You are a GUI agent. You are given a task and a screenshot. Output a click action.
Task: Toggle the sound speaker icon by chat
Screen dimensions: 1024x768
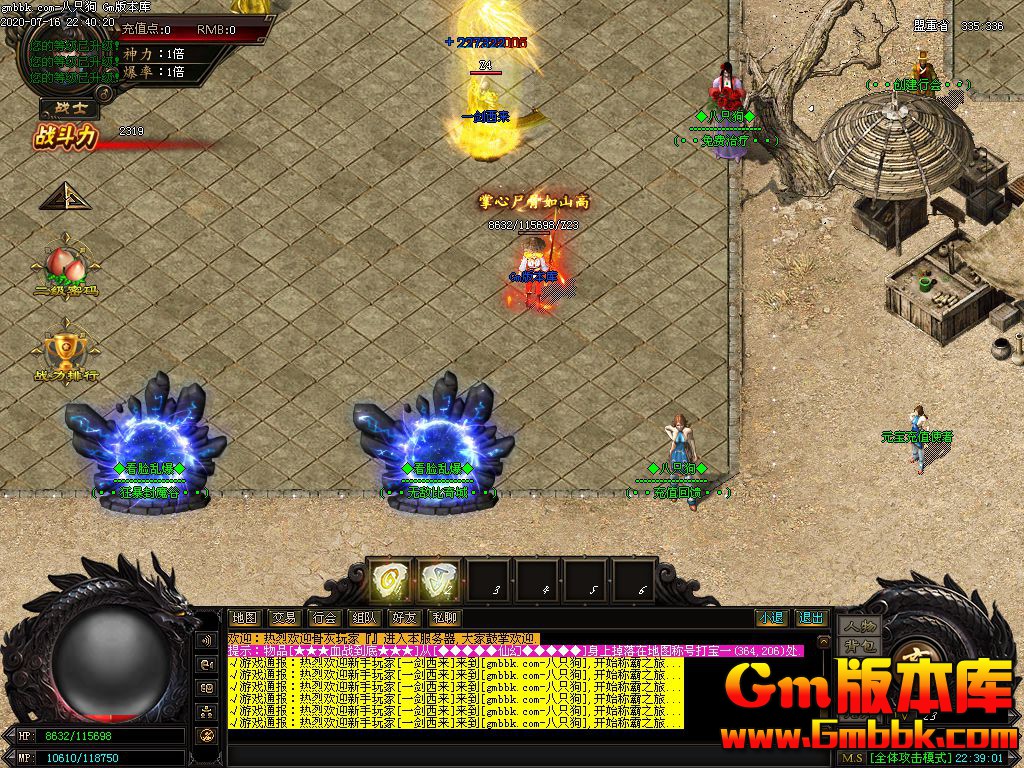pyautogui.click(x=208, y=640)
